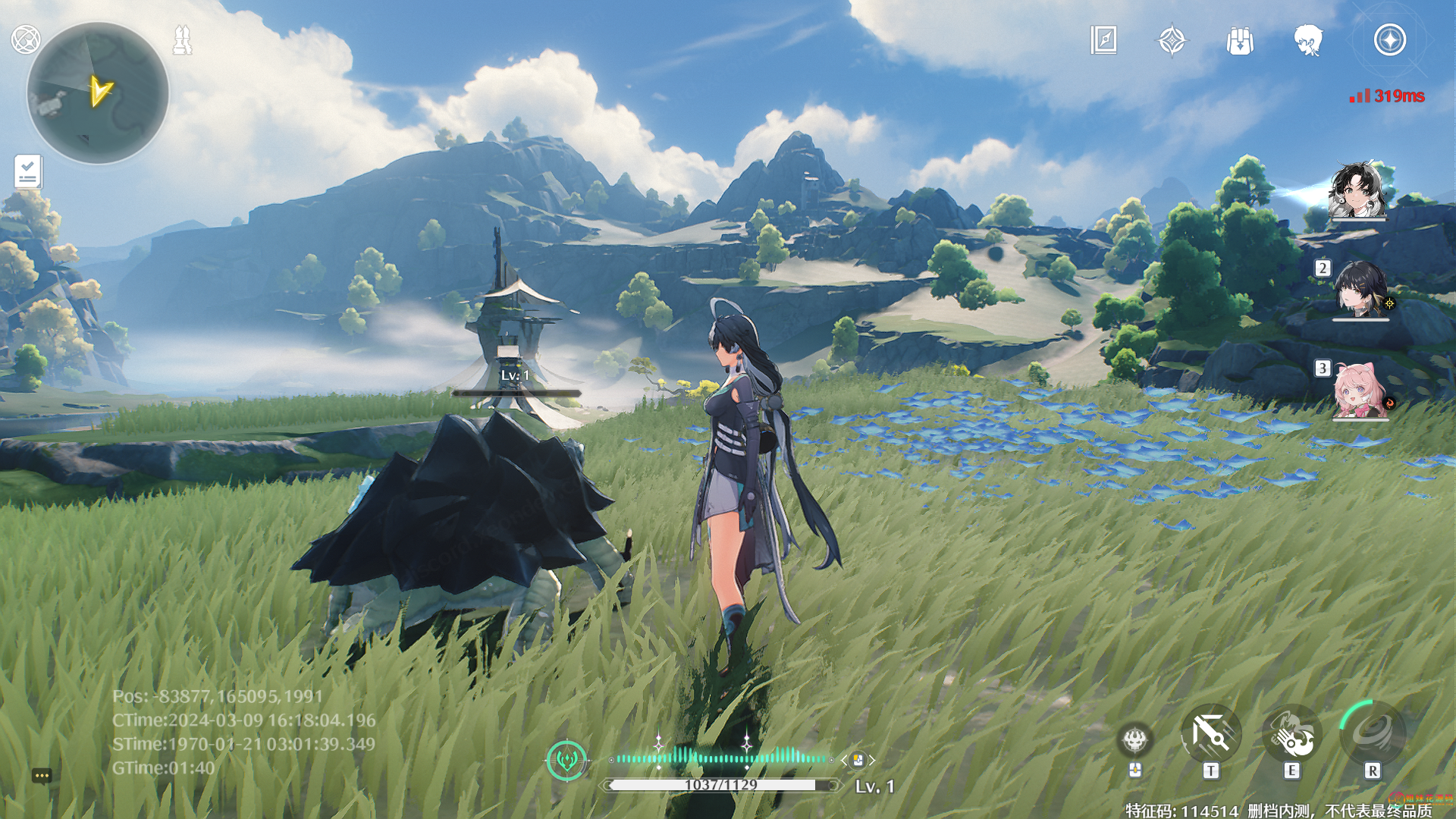The width and height of the screenshot is (1456, 819).
Task: Click the diamond-shaped star emblem icon
Action: 1172,40
